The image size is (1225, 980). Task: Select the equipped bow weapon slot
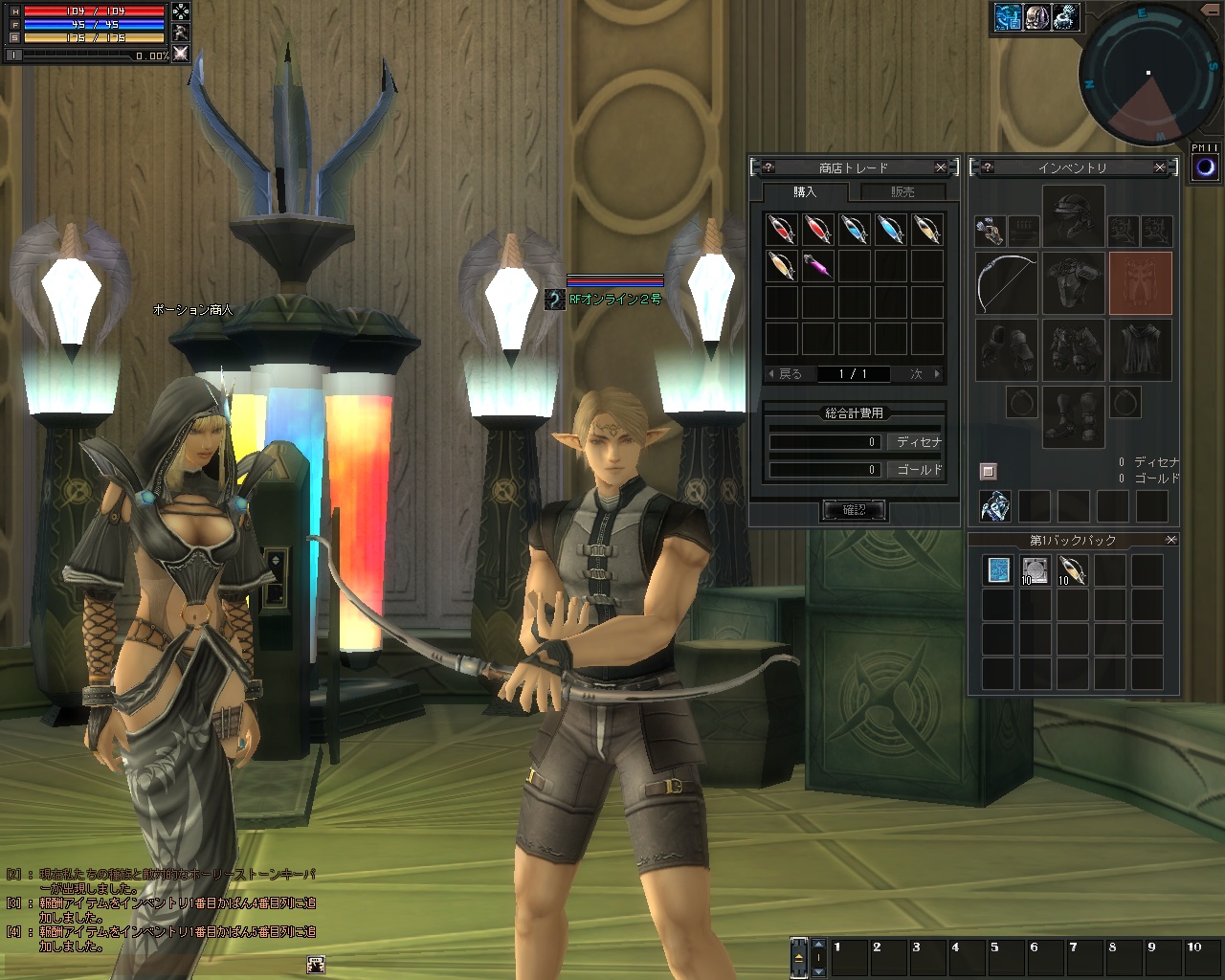pos(1006,283)
